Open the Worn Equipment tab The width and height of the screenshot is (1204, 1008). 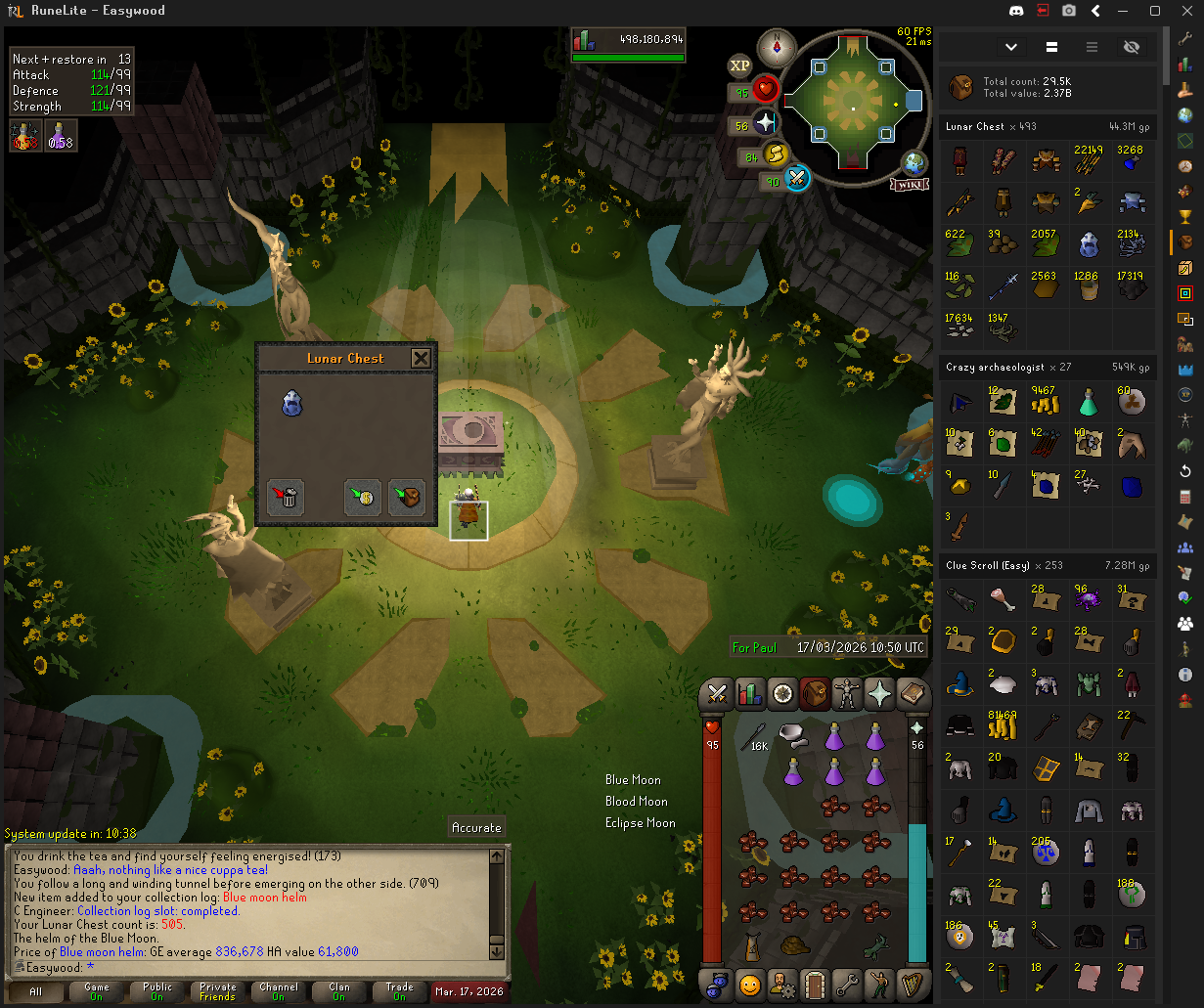click(x=847, y=693)
